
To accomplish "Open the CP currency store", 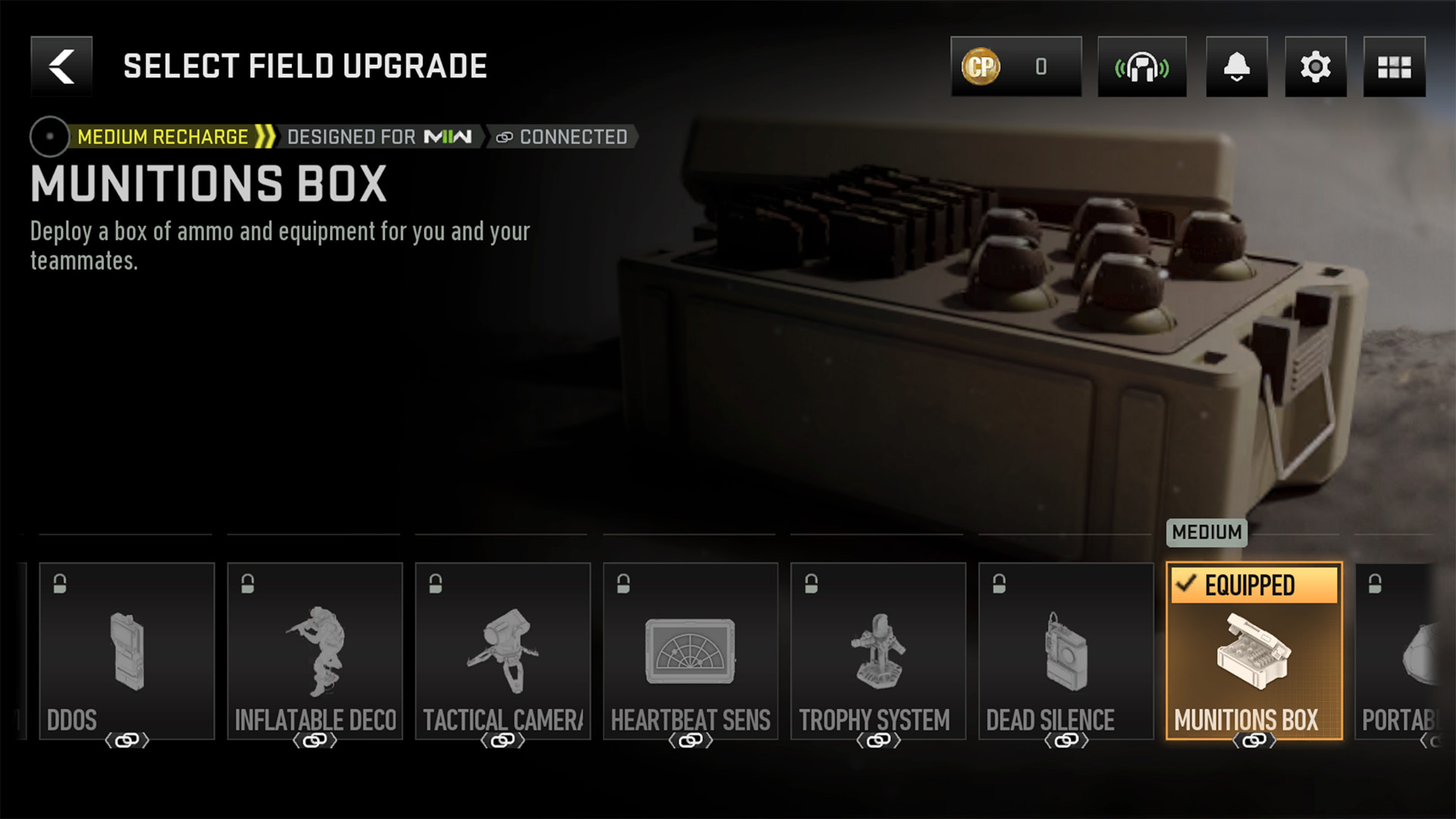I will tap(1015, 67).
